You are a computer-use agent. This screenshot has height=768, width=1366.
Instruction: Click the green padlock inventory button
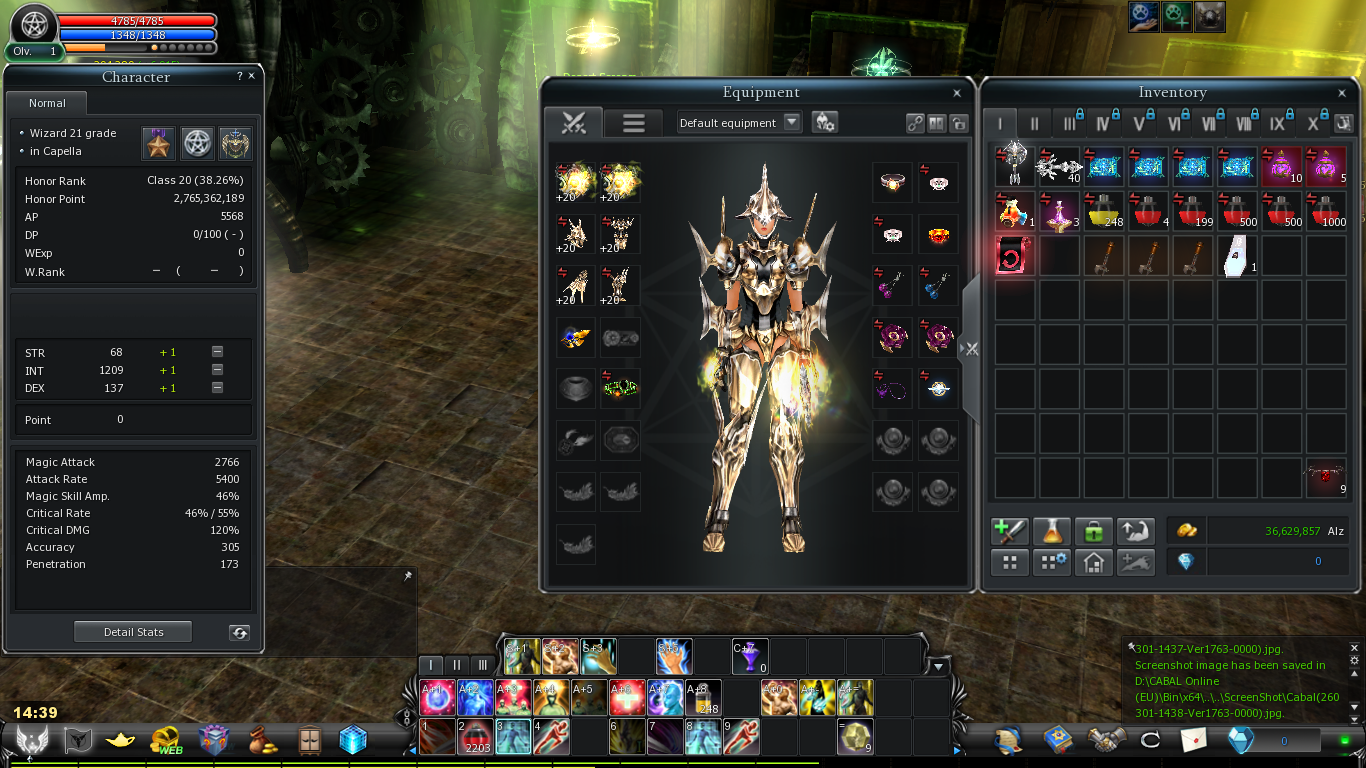[x=1094, y=531]
